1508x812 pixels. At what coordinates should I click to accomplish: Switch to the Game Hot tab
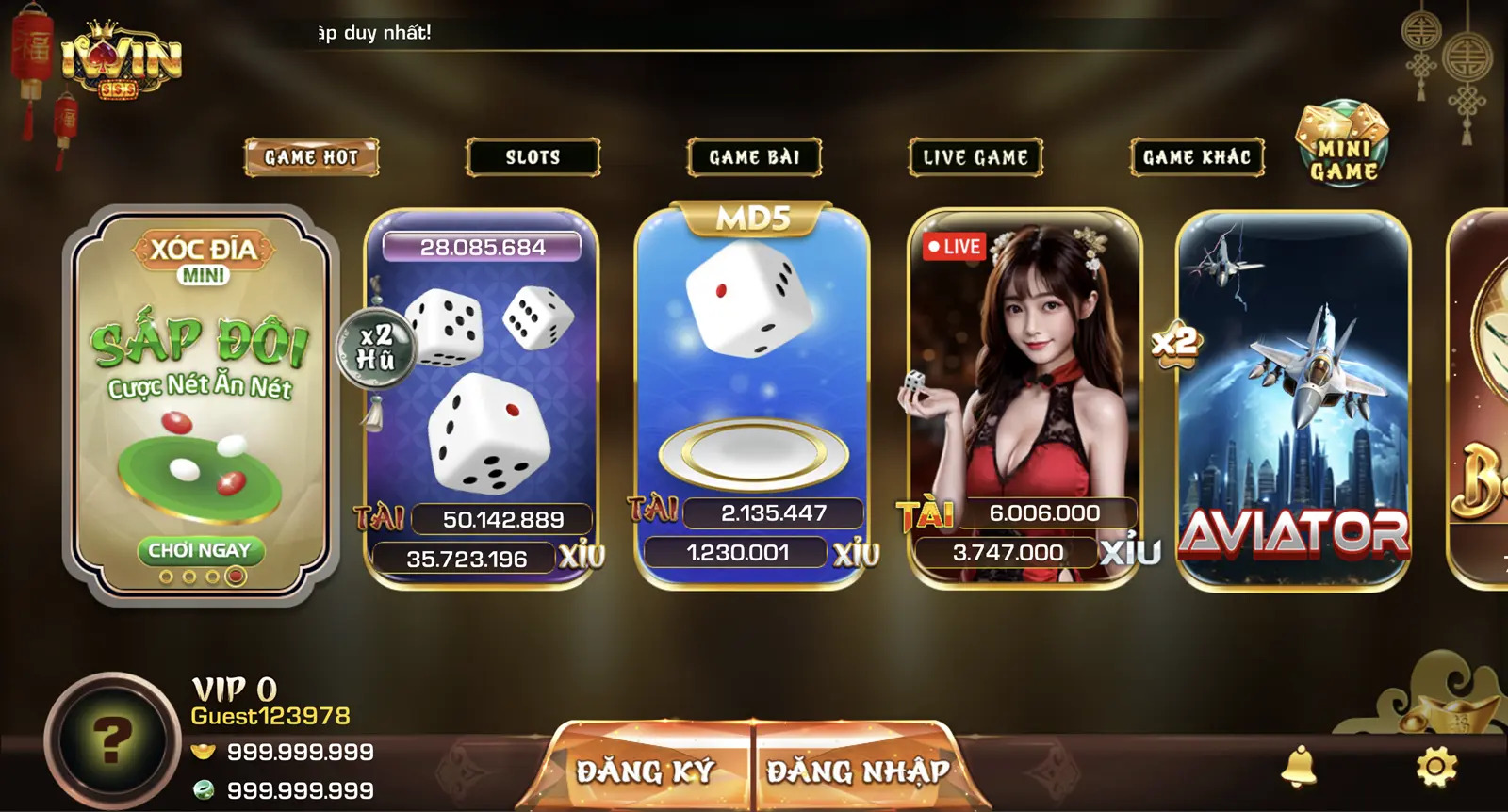[311, 157]
